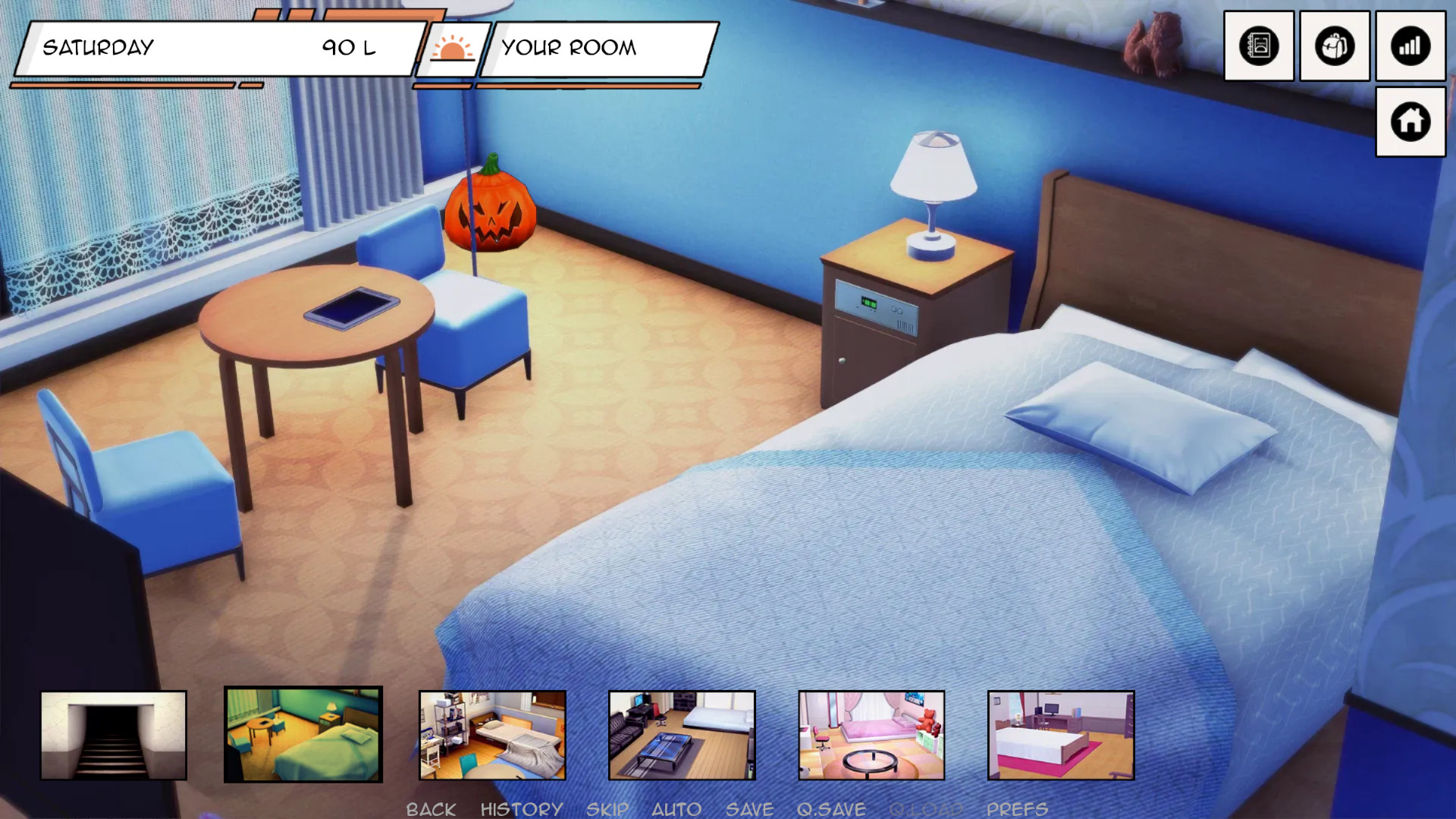Open the journal notebook icon
This screenshot has width=1456, height=819.
(x=1259, y=46)
